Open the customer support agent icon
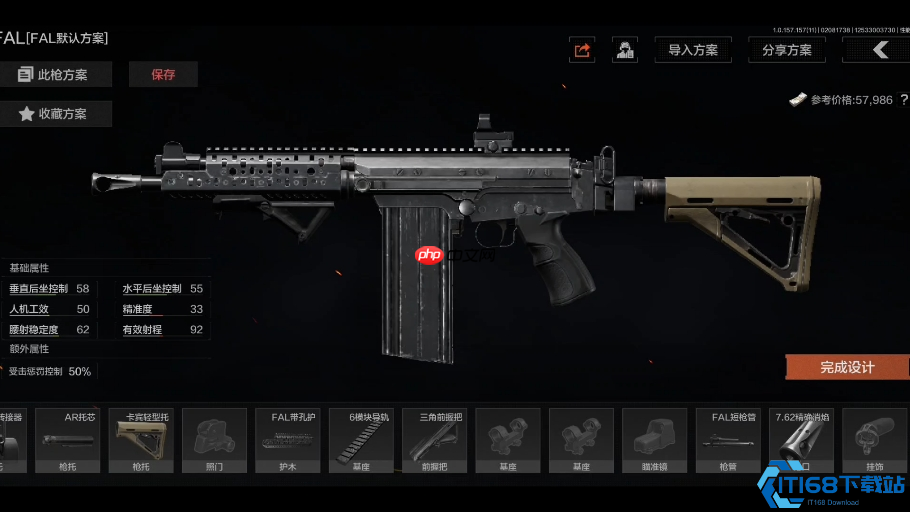Screen dimensions: 910x512 626,50
